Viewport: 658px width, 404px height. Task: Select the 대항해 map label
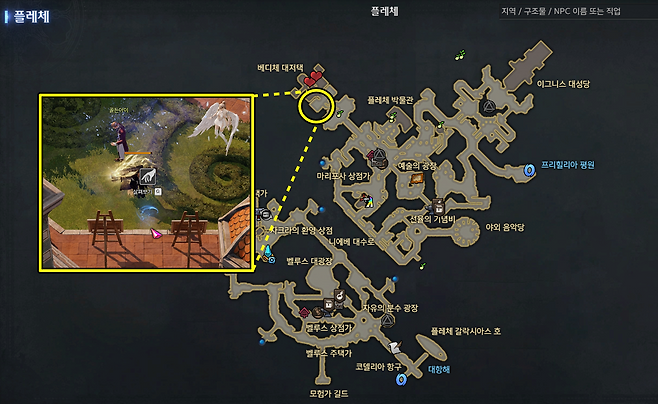point(440,368)
